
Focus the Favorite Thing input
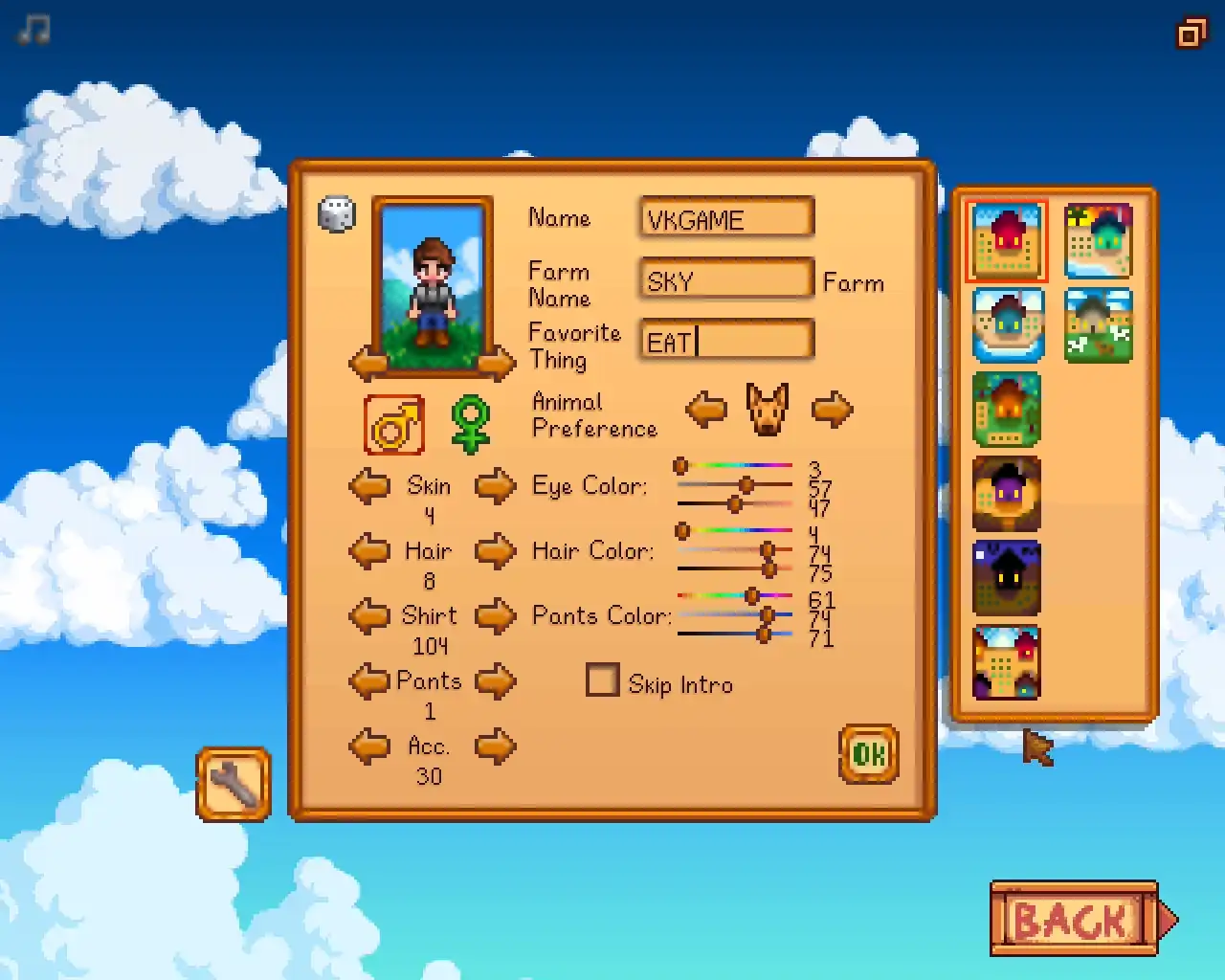[x=726, y=341]
